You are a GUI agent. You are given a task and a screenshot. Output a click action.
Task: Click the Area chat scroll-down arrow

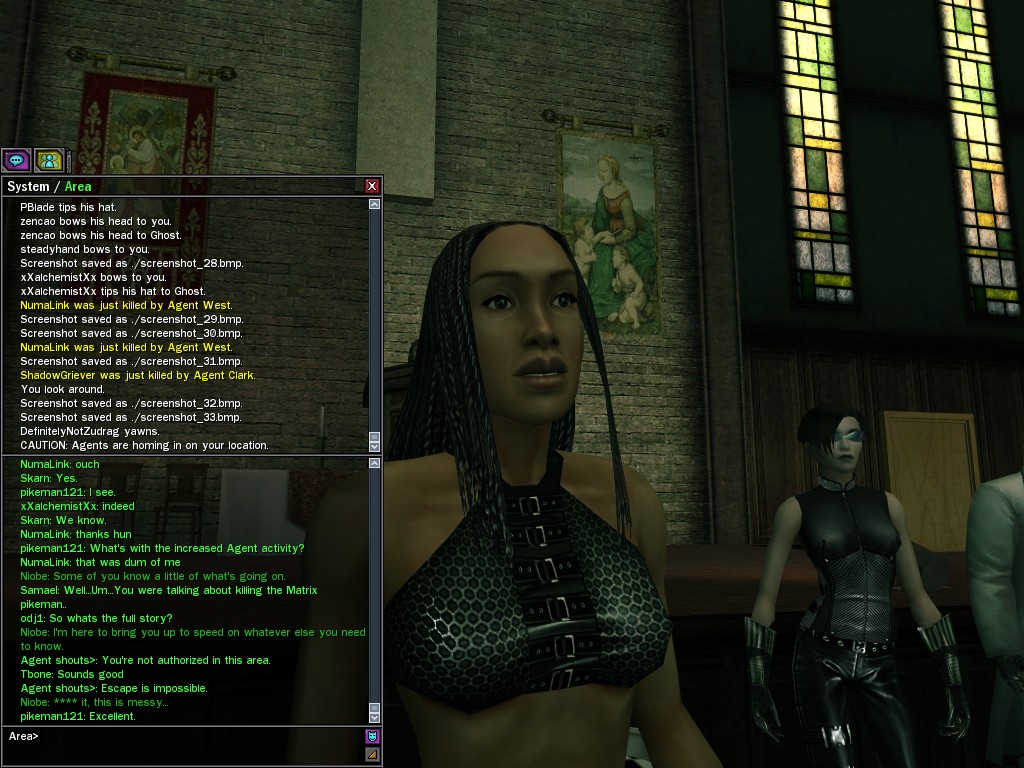375,717
